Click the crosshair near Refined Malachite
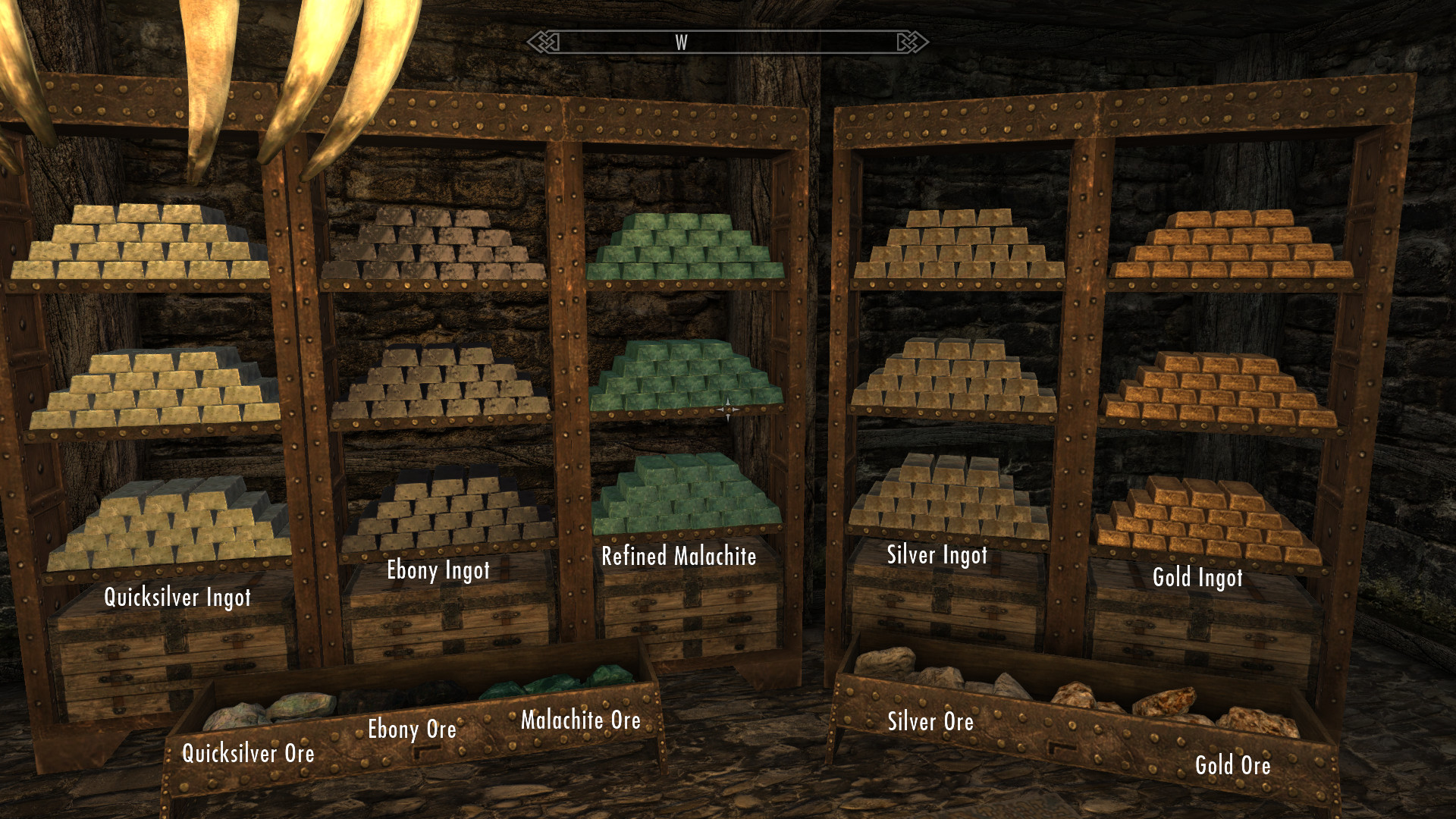The width and height of the screenshot is (1456, 819). [x=728, y=407]
